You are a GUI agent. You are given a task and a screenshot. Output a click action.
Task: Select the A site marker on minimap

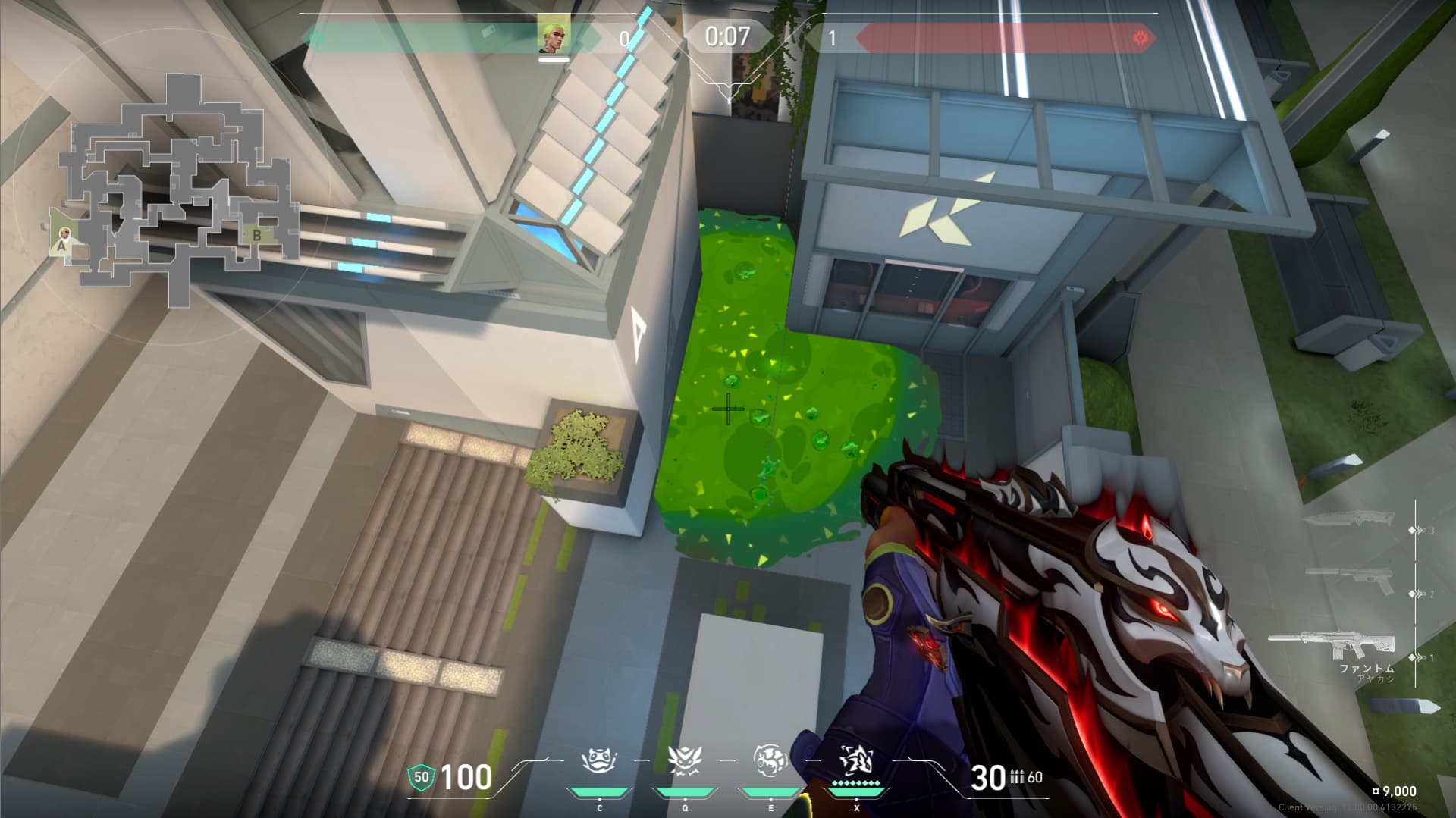[x=61, y=244]
